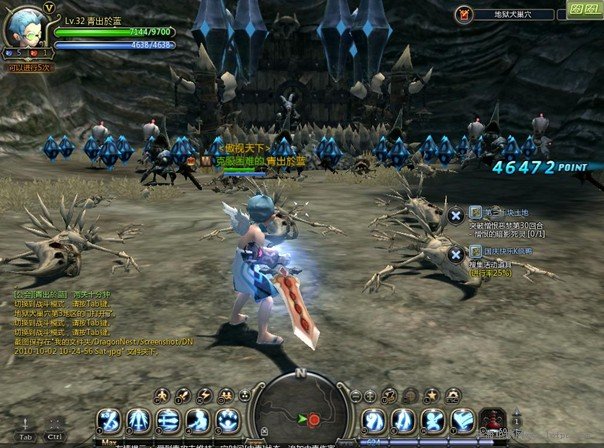Open the red dungeon emblem icon
The width and height of the screenshot is (604, 448).
pos(463,14)
